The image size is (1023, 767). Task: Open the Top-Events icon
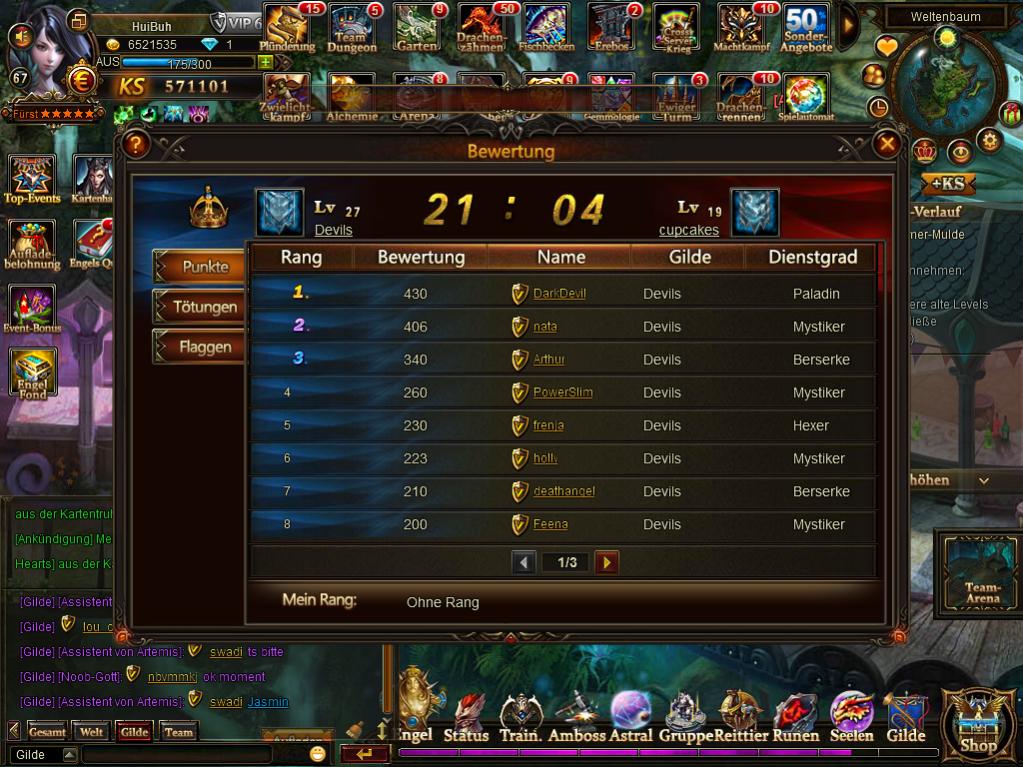pos(32,178)
